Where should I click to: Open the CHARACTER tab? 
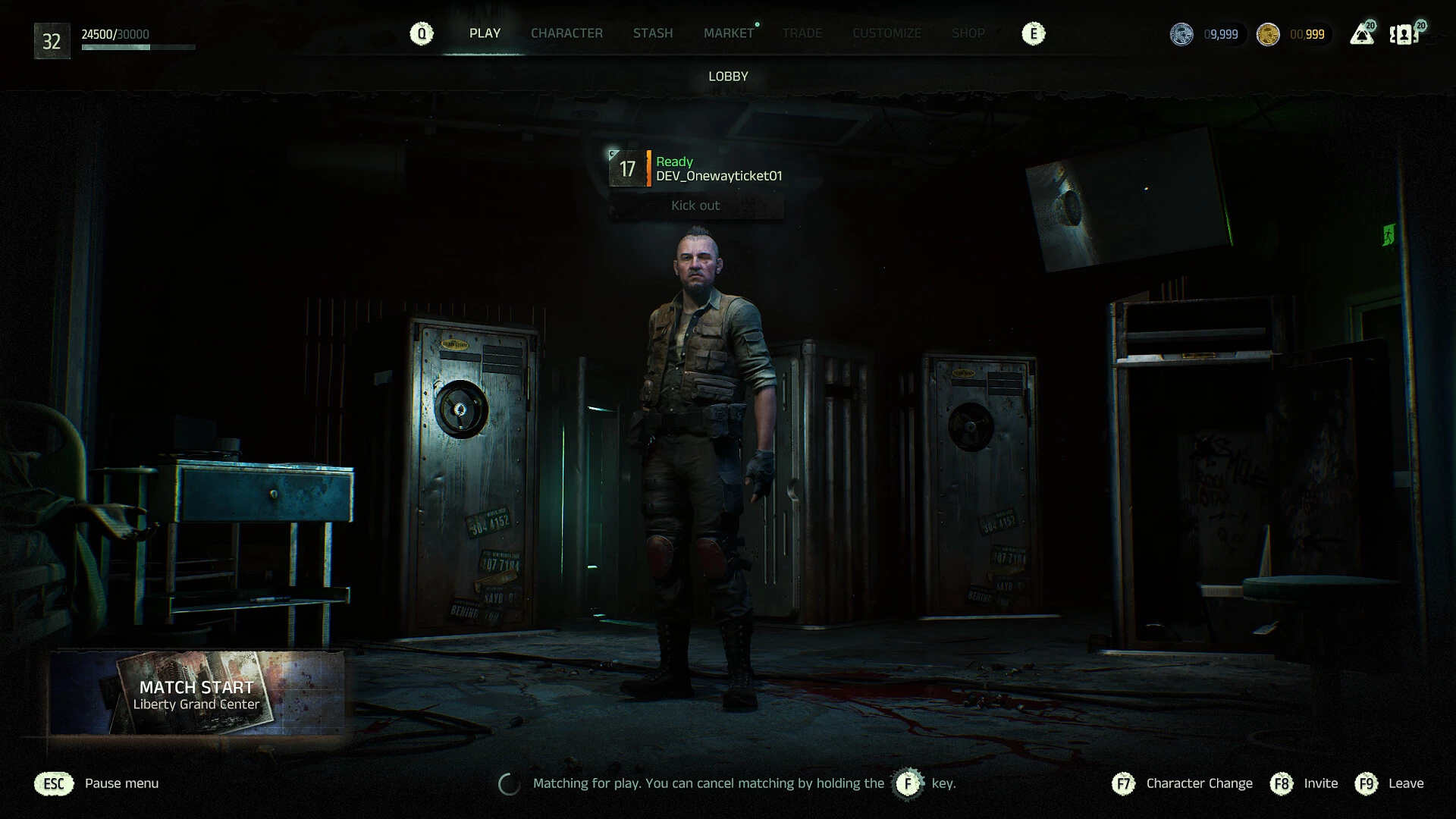[566, 33]
